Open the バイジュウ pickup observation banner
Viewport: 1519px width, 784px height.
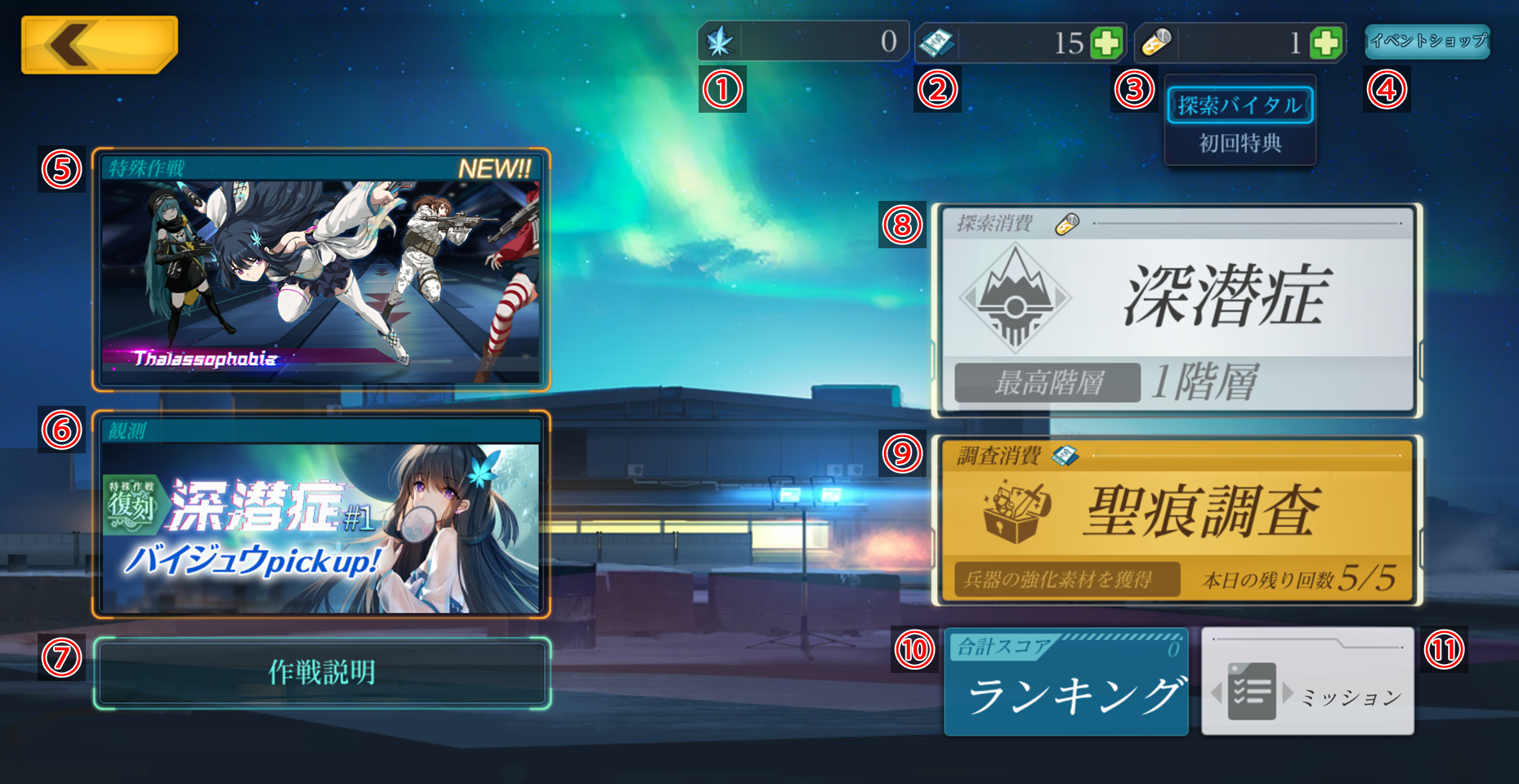point(320,515)
